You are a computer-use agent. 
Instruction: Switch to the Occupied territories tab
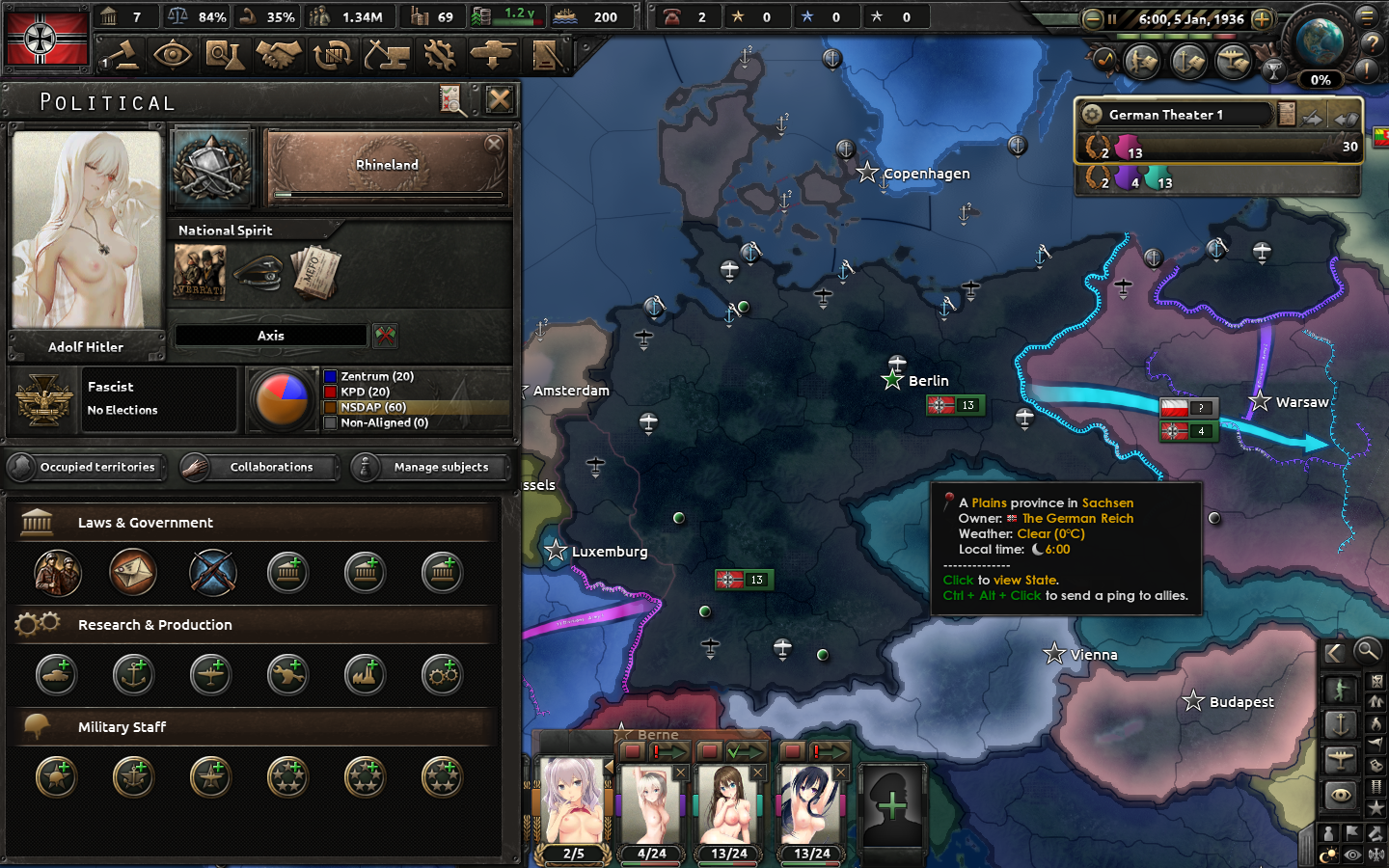coord(86,467)
